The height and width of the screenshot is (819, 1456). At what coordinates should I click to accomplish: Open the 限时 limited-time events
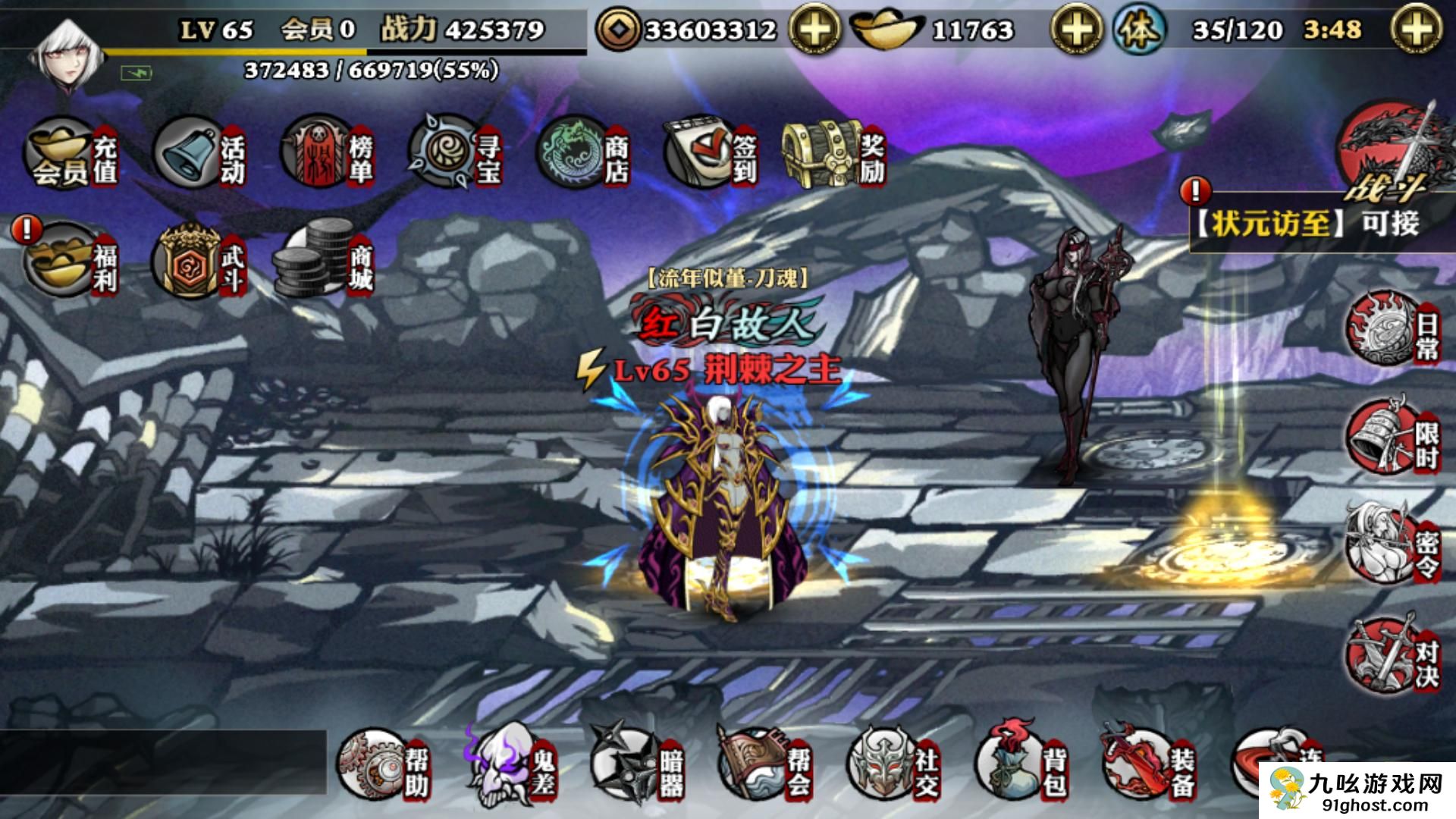tap(1392, 438)
